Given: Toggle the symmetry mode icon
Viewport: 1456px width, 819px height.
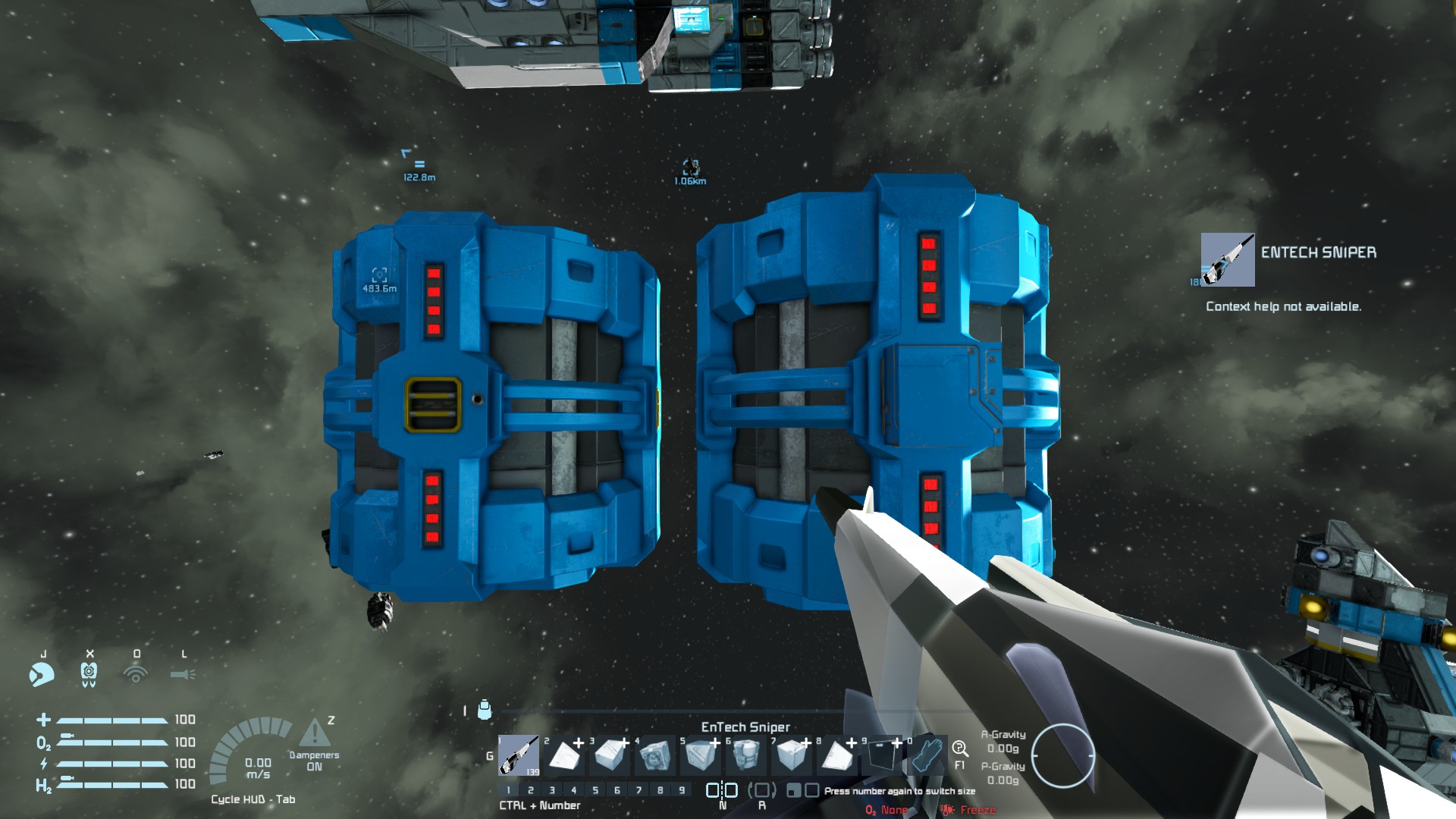Looking at the screenshot, I should pos(722,790).
